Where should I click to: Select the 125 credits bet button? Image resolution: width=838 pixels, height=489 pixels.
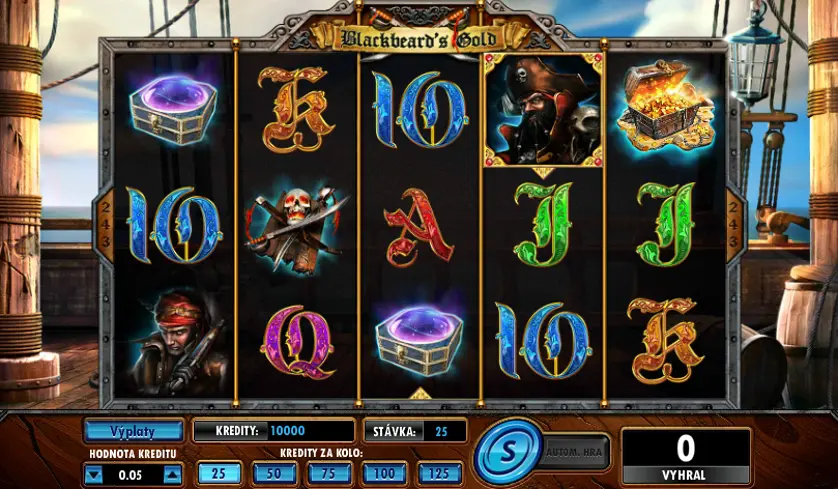439,473
